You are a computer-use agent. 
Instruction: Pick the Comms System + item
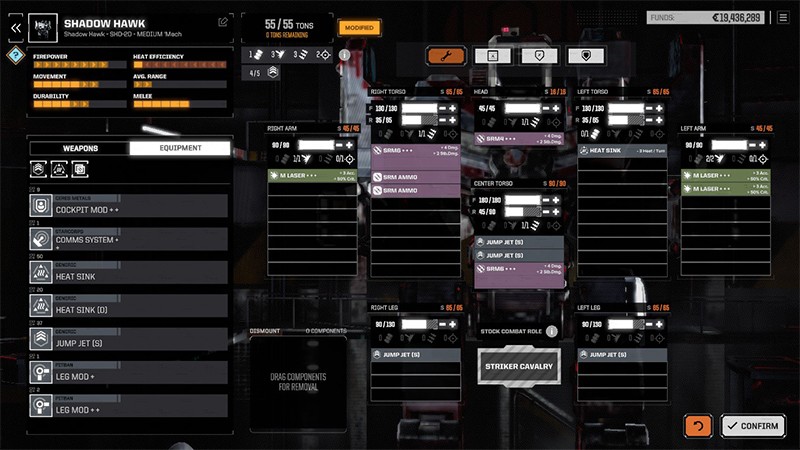click(127, 239)
